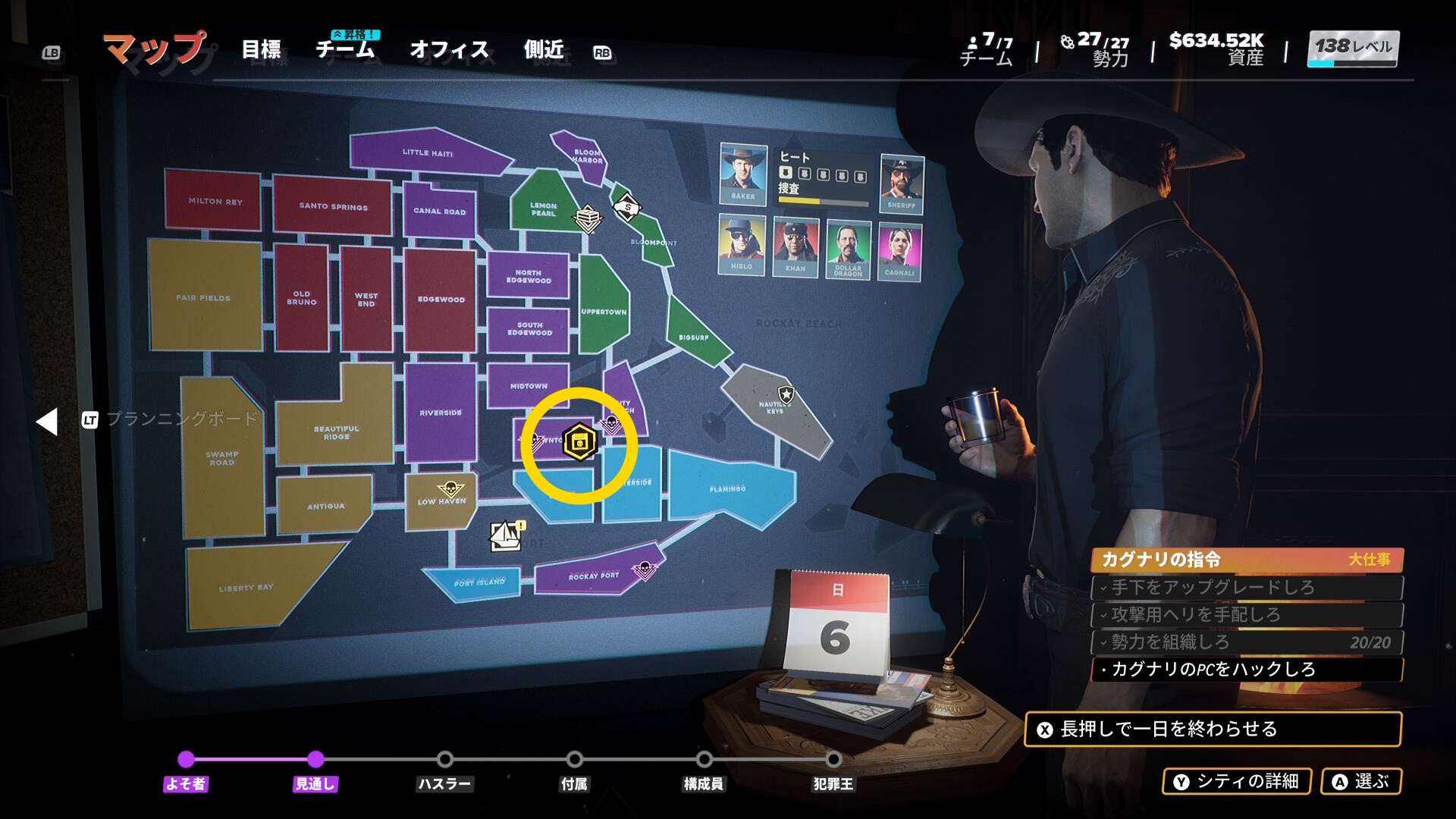Click the Baker character portrait

pyautogui.click(x=742, y=173)
